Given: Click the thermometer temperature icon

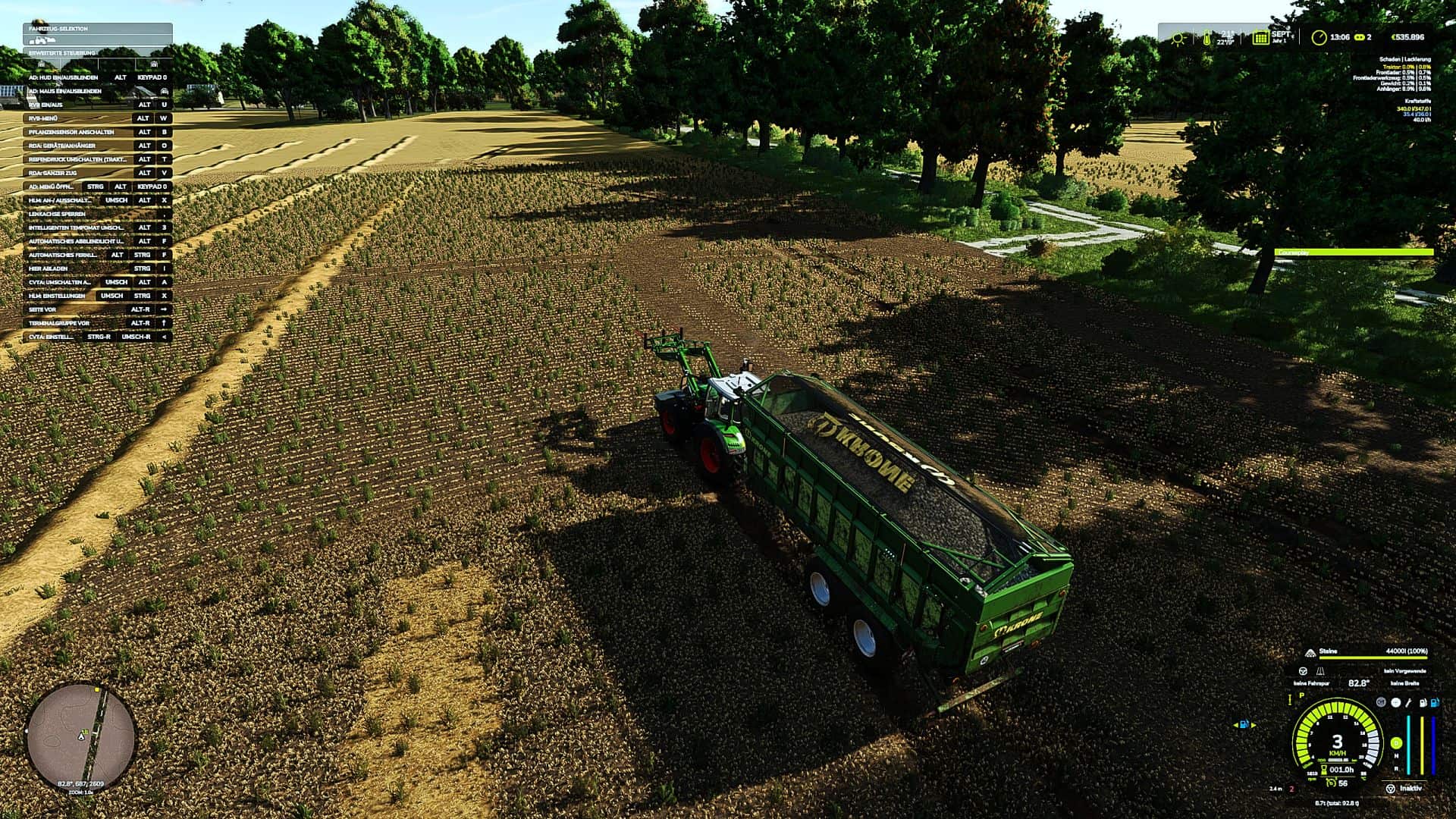Looking at the screenshot, I should click(1207, 38).
